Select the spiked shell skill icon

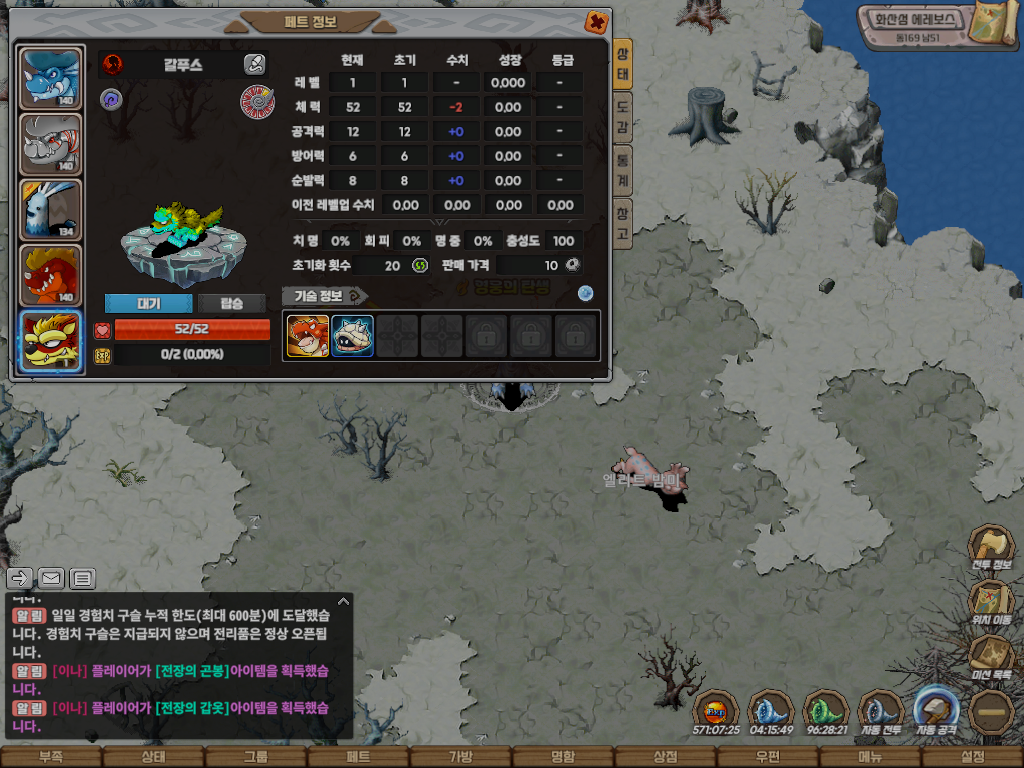(x=353, y=336)
